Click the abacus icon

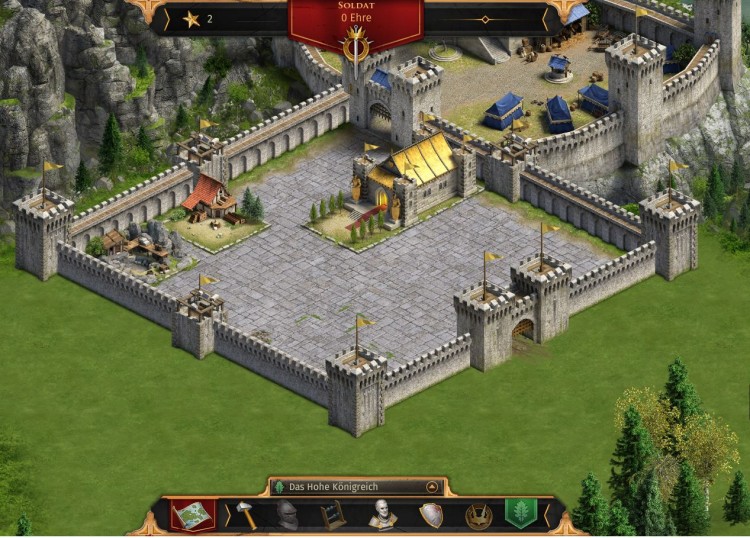[x=334, y=515]
